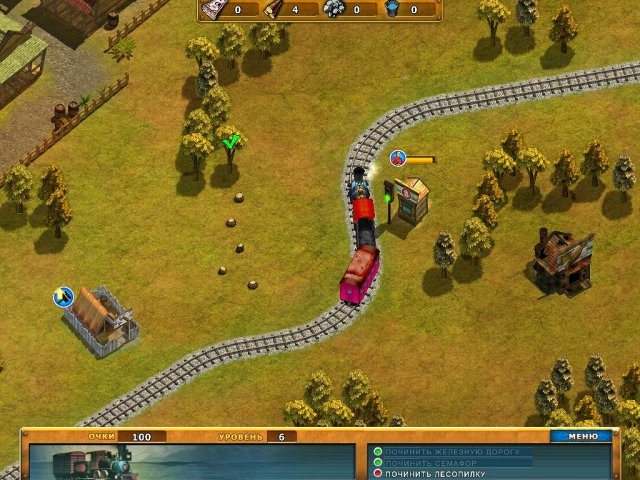
Task: Click the green checkmark marker
Action: click(x=232, y=141)
